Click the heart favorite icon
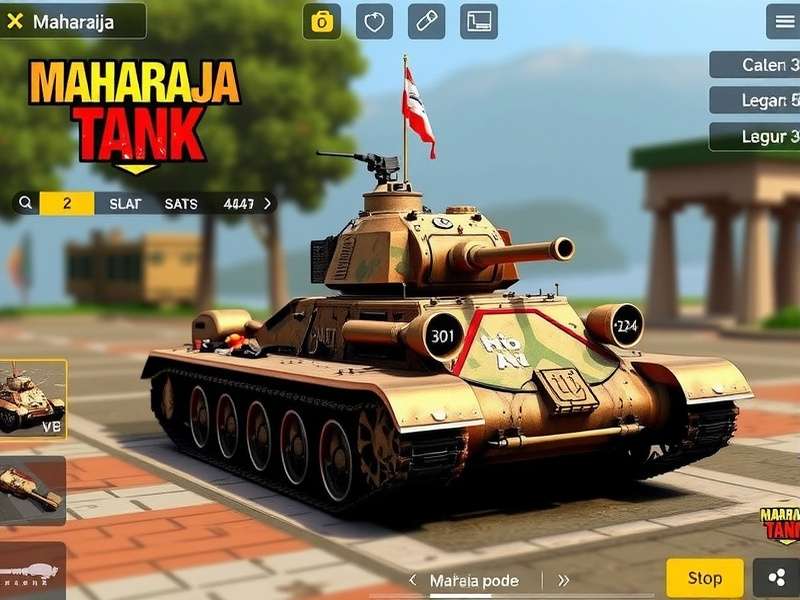The width and height of the screenshot is (800, 600). 374,21
